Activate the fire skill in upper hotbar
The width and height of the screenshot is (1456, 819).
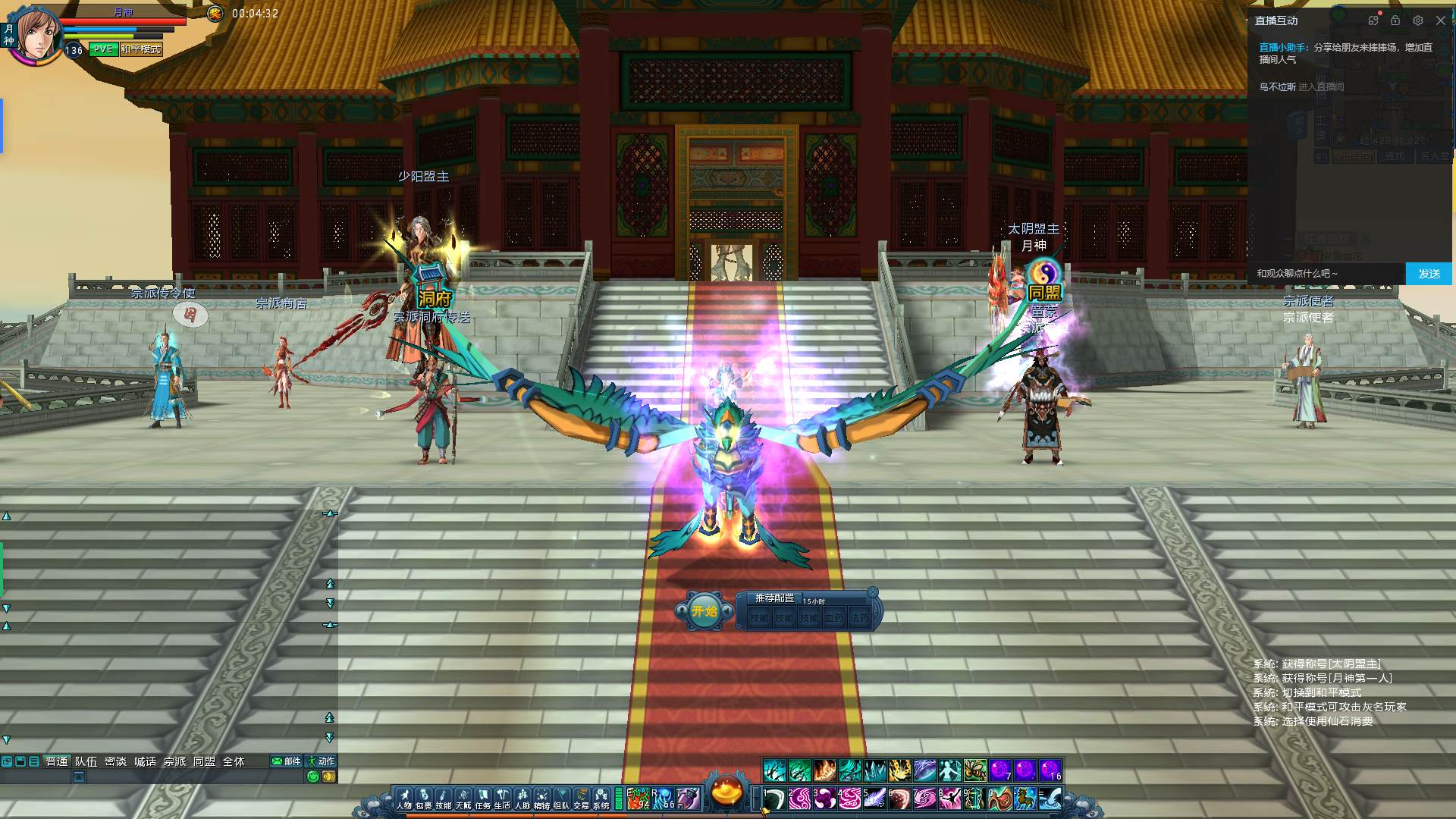point(824,770)
